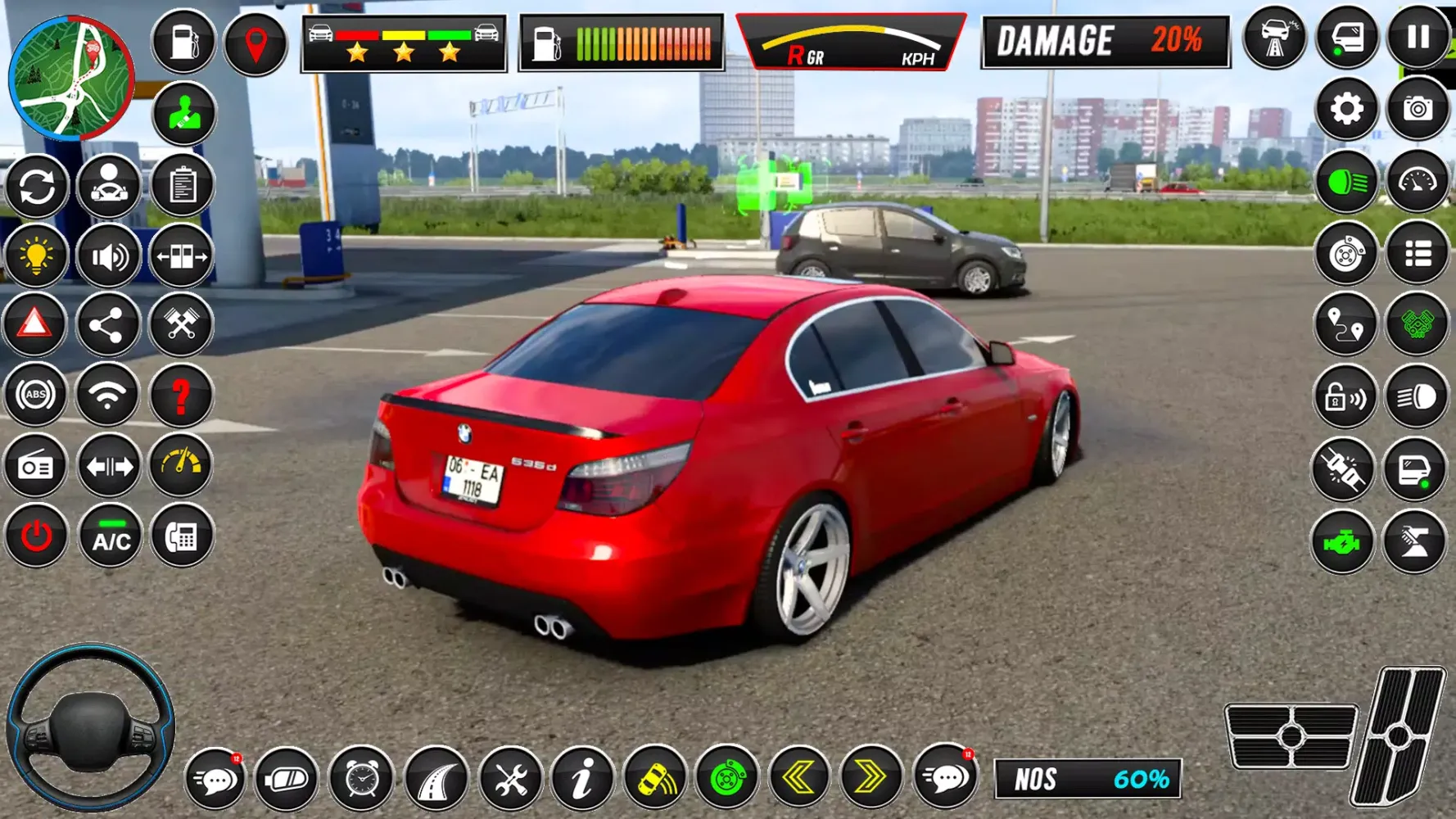This screenshot has width=1456, height=819.
Task: Toggle the green engine icon
Action: 1343,542
